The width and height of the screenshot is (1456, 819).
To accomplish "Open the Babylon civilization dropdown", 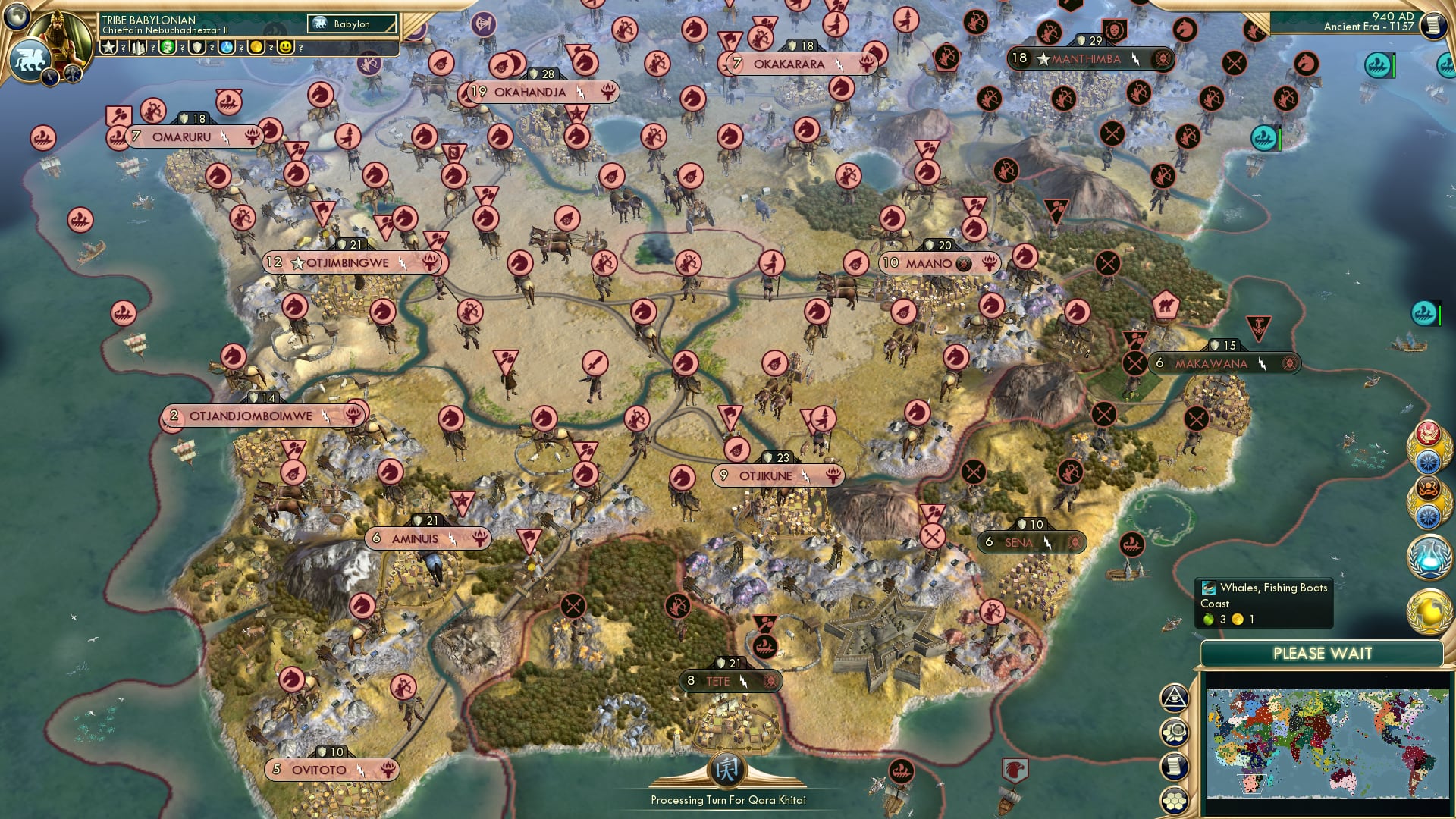I will [x=353, y=24].
